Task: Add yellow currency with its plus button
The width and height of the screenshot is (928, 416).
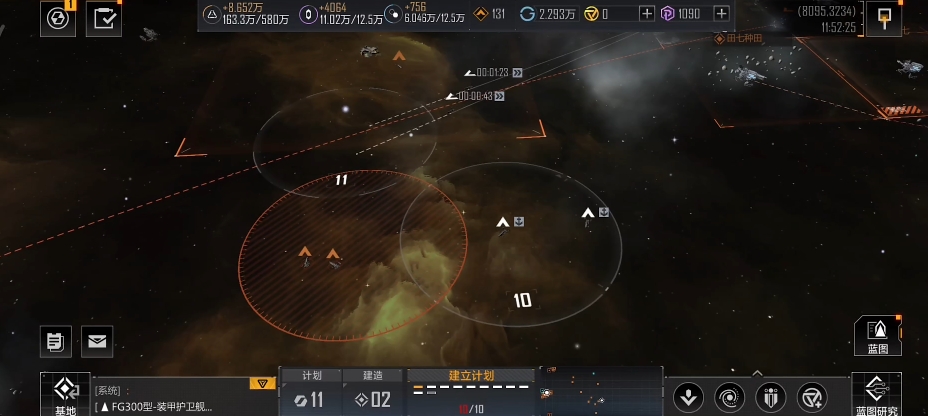Action: coord(646,14)
